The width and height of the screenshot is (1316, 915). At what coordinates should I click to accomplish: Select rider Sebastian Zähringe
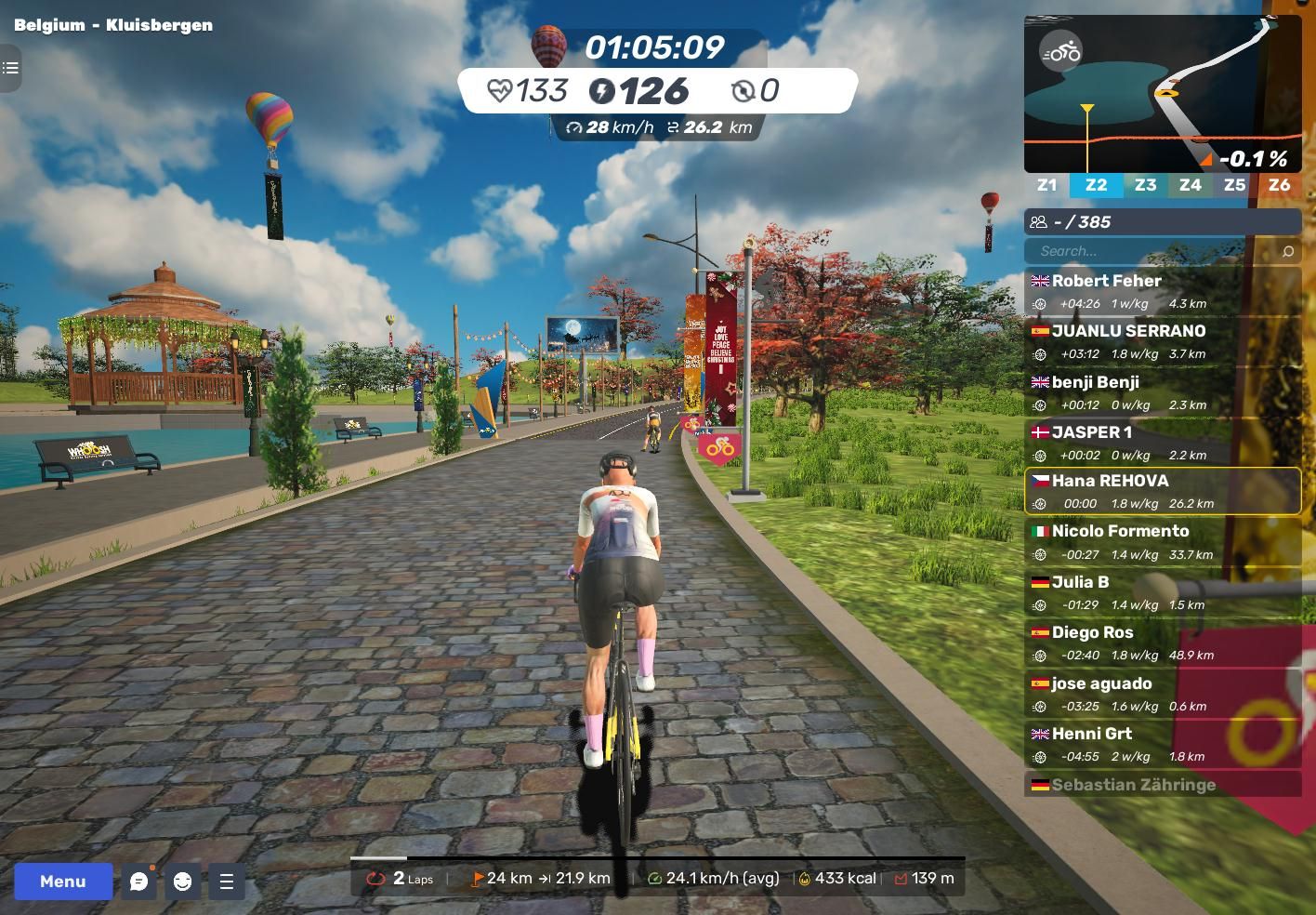[1162, 785]
